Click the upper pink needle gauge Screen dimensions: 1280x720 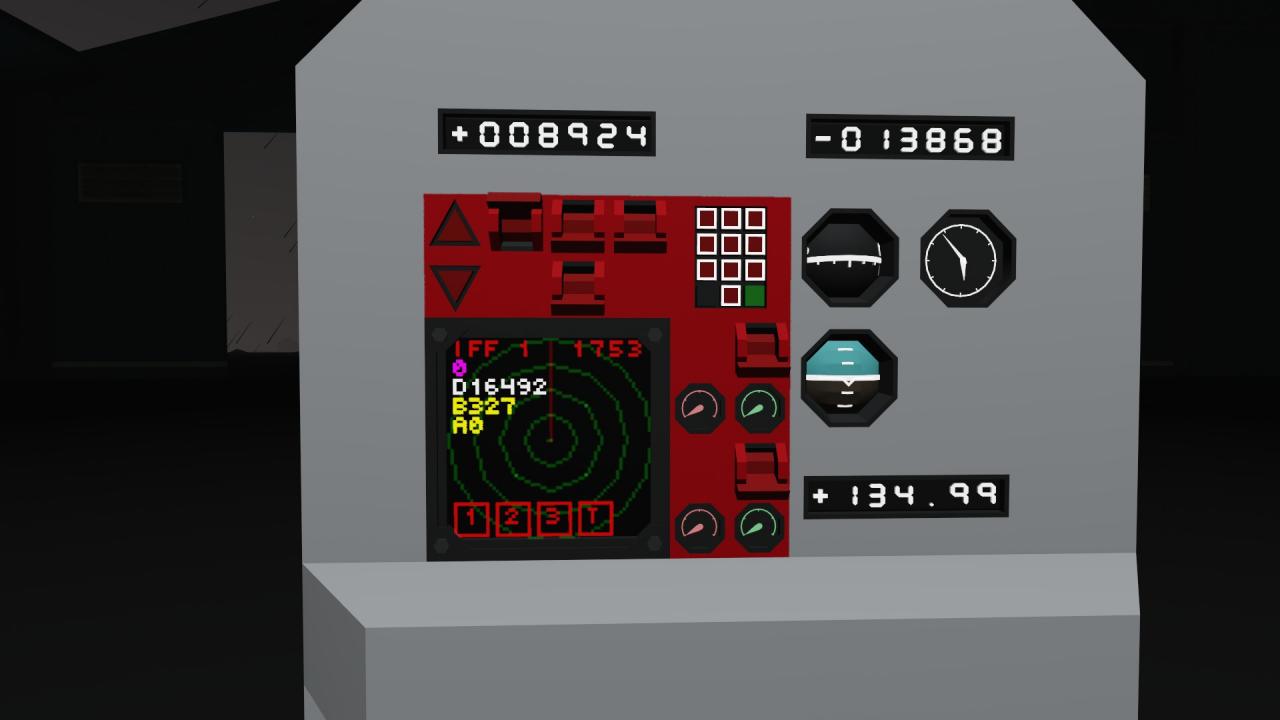700,407
